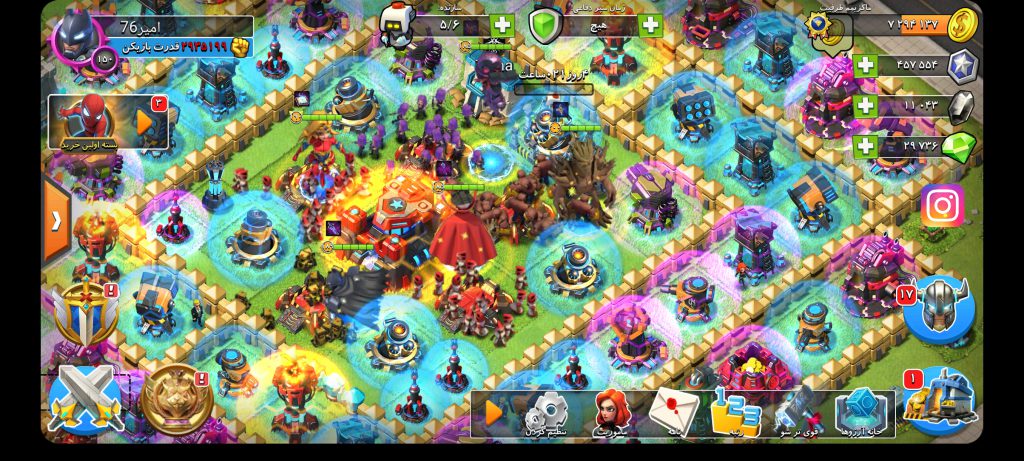Open the Batman player profile avatar

pos(80,40)
